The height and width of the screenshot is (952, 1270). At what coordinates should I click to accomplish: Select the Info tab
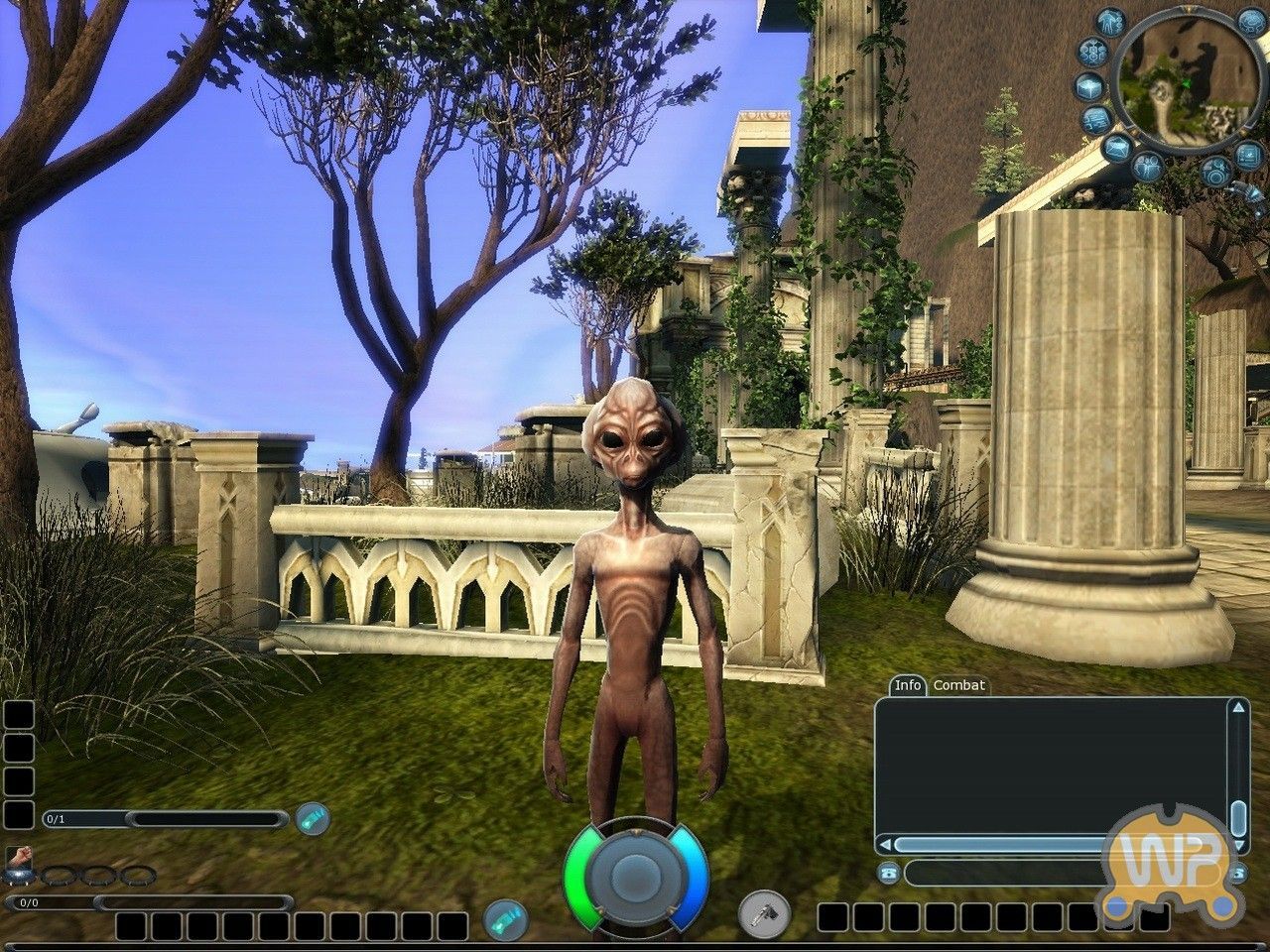(907, 684)
